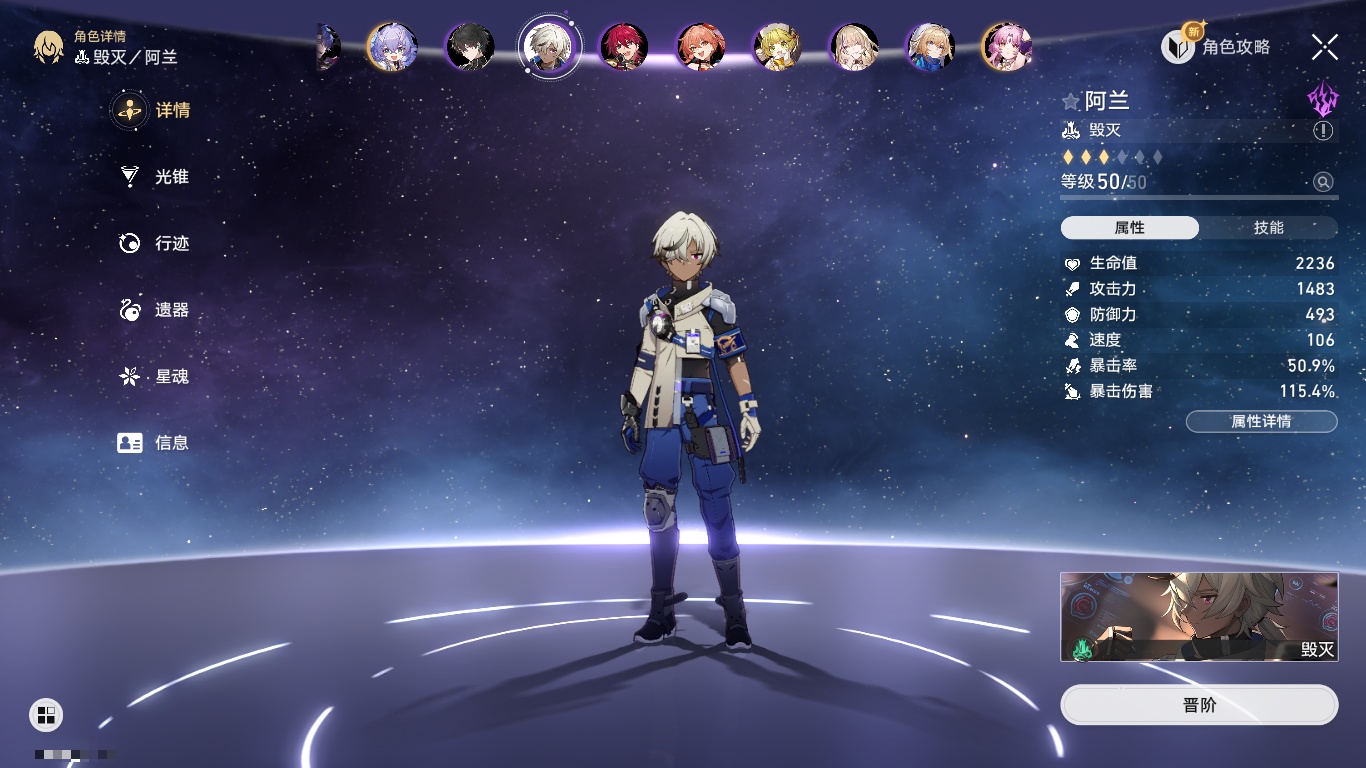Select the black-haired character portrait

point(469,46)
